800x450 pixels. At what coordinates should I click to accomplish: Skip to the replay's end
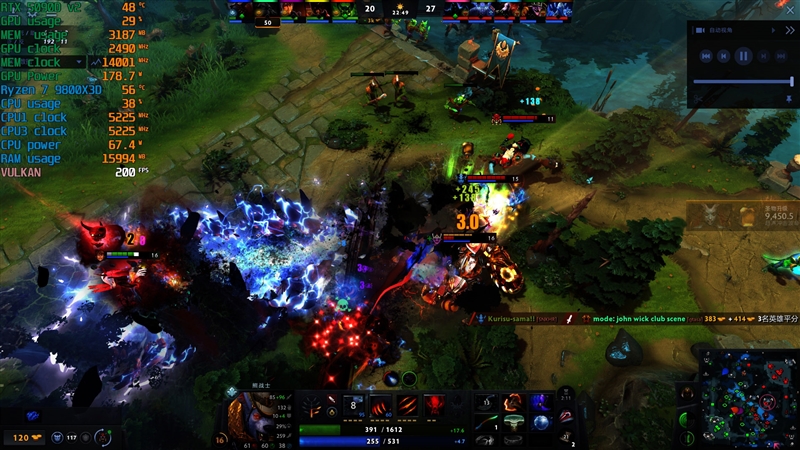[781, 56]
